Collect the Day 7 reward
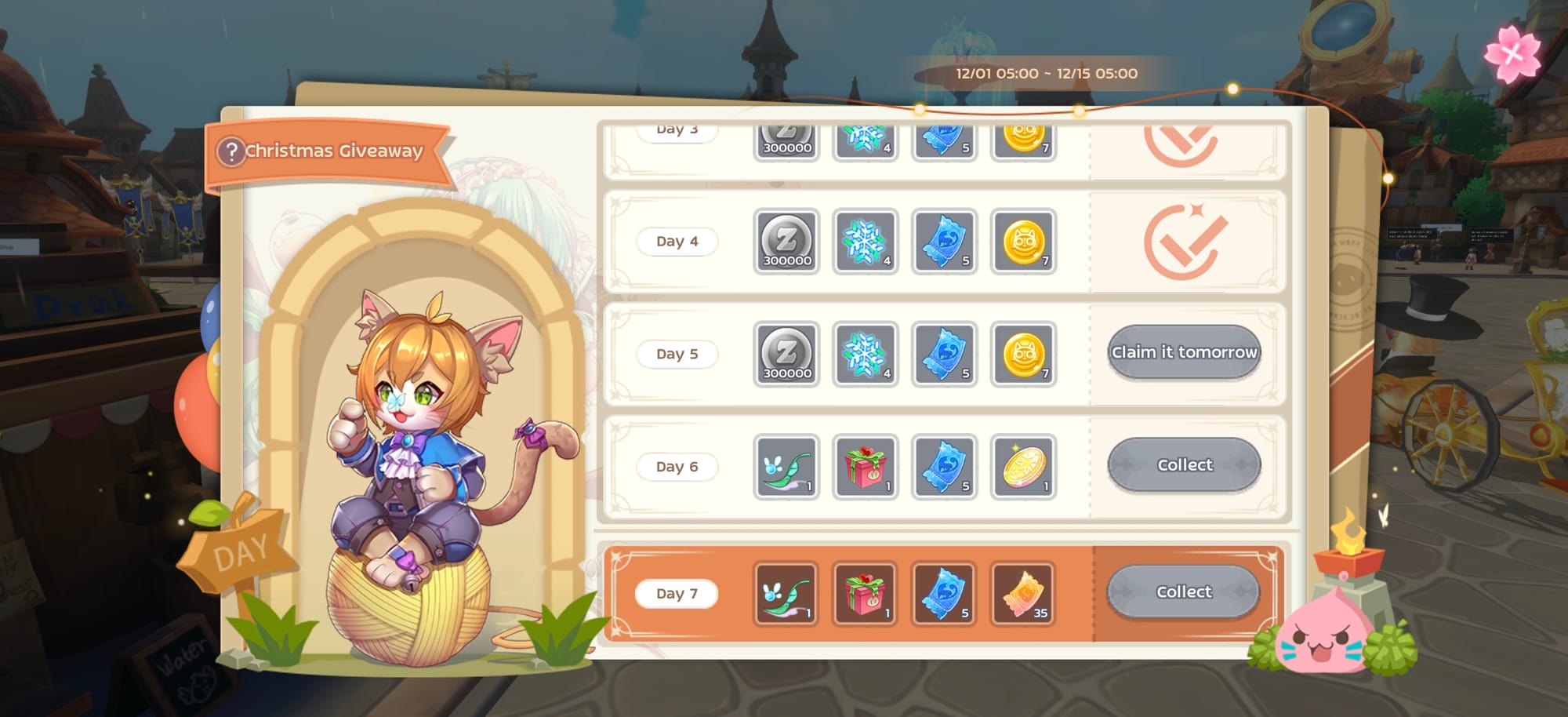This screenshot has width=1568, height=717. tap(1183, 592)
